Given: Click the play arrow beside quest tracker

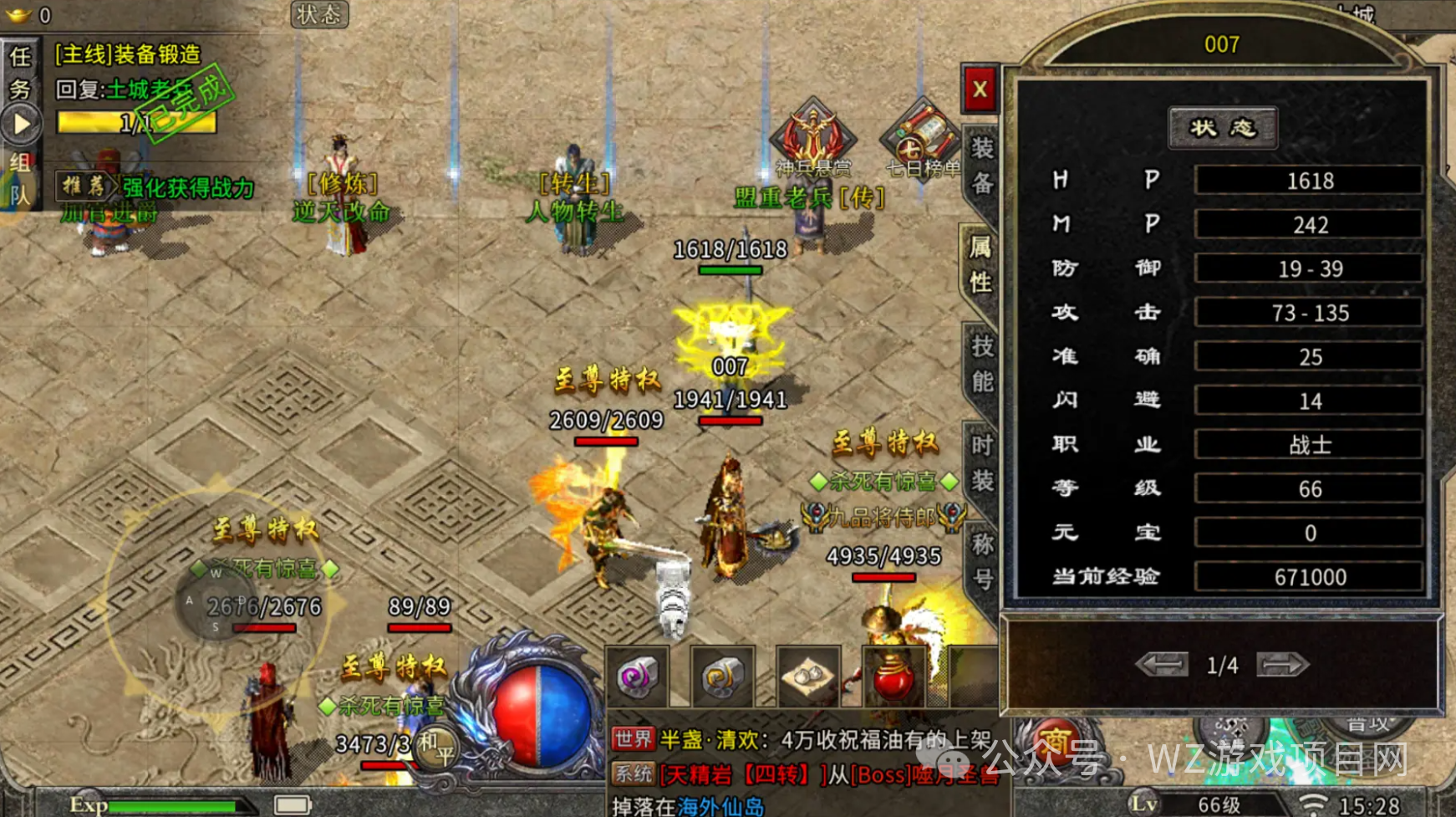Looking at the screenshot, I should 22,125.
